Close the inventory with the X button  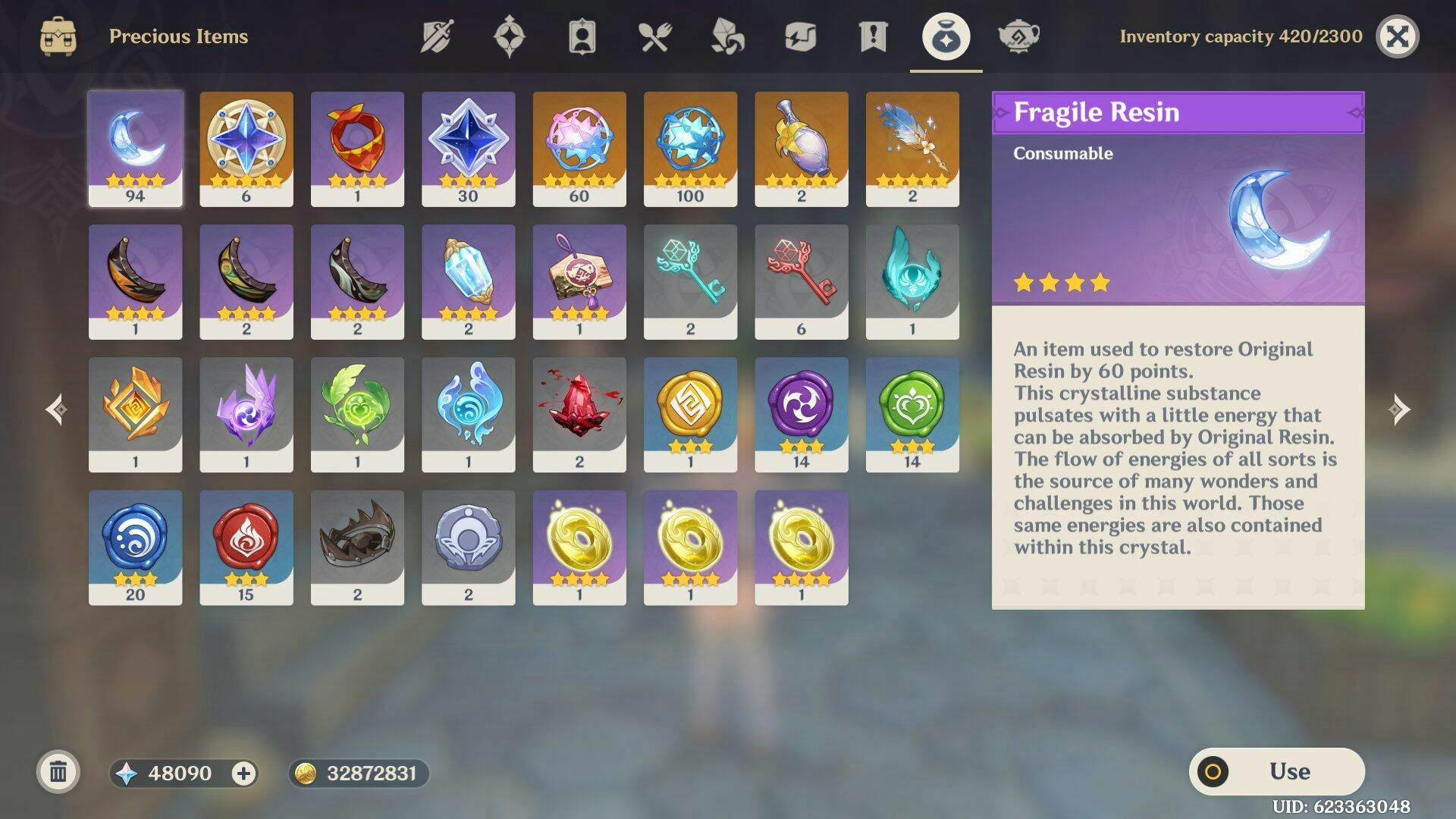tap(1397, 36)
